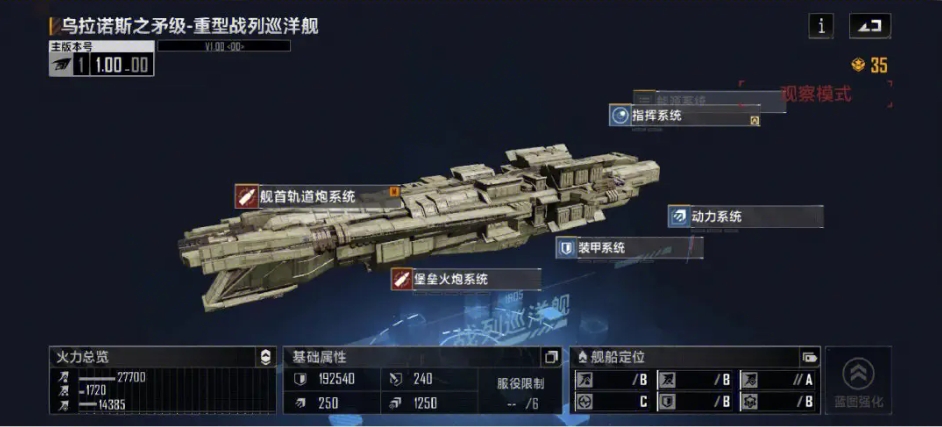Select the 动力系统 propulsion system
Screen dimensions: 942x427
click(745, 216)
